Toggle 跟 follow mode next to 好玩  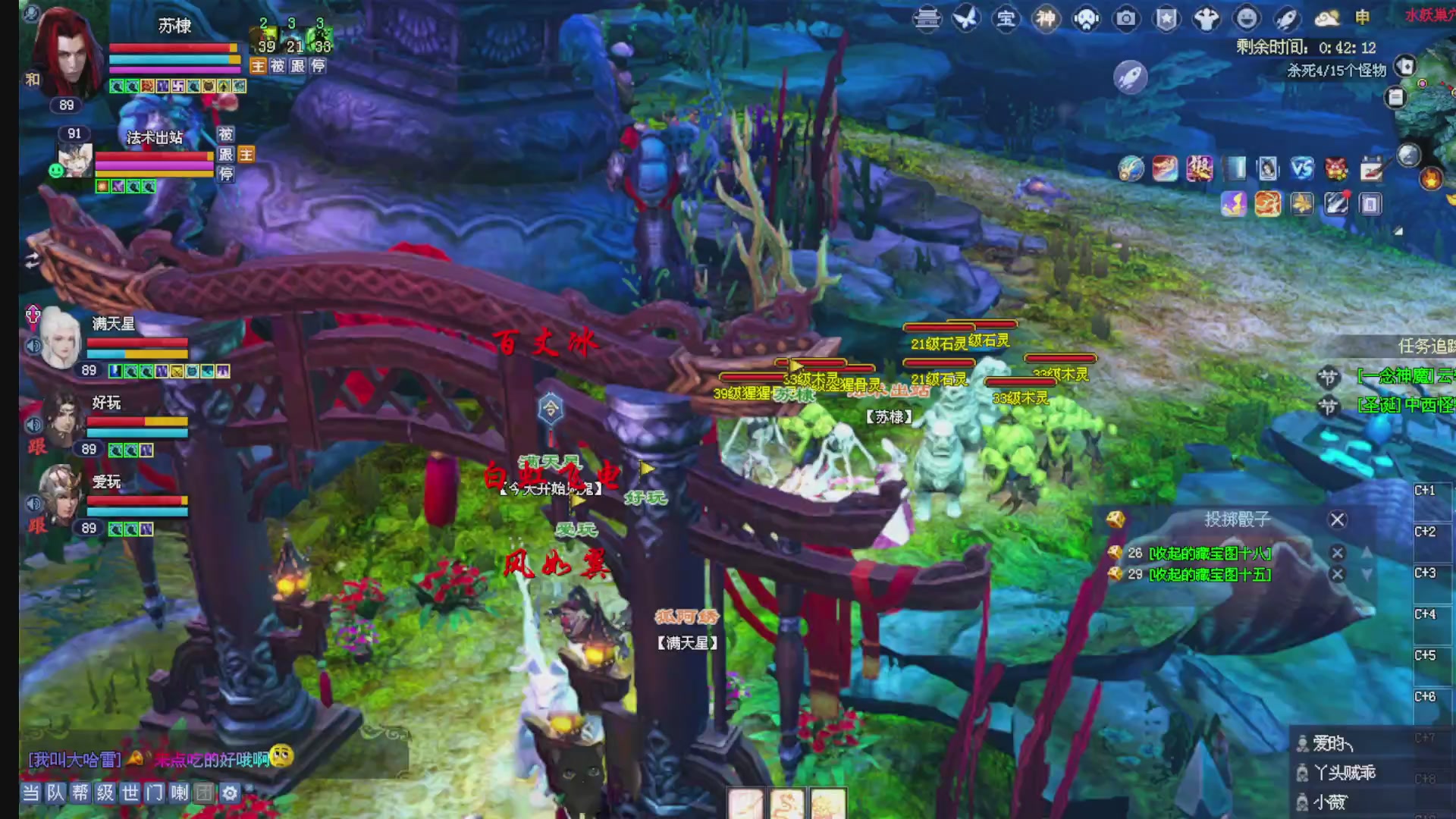(x=36, y=448)
